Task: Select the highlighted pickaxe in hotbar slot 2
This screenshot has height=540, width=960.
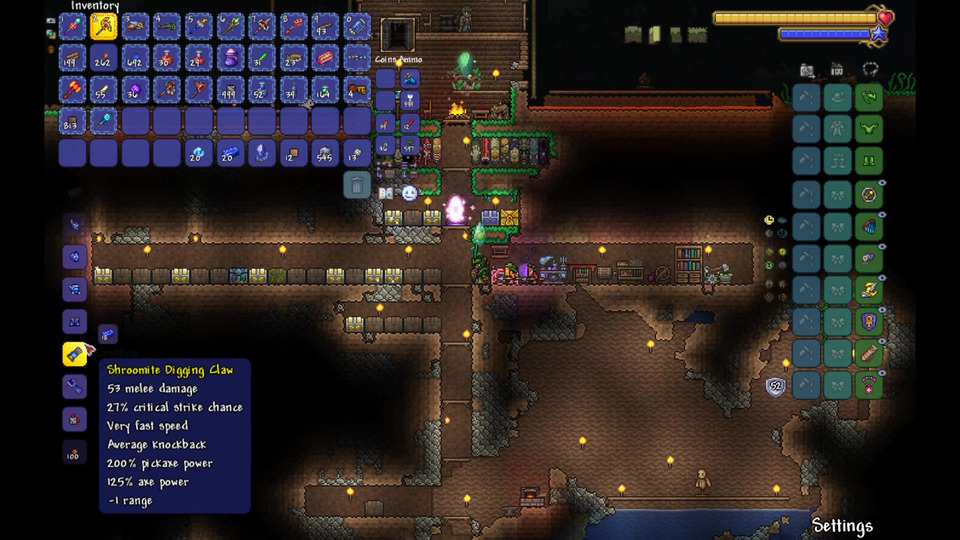Action: 103,26
